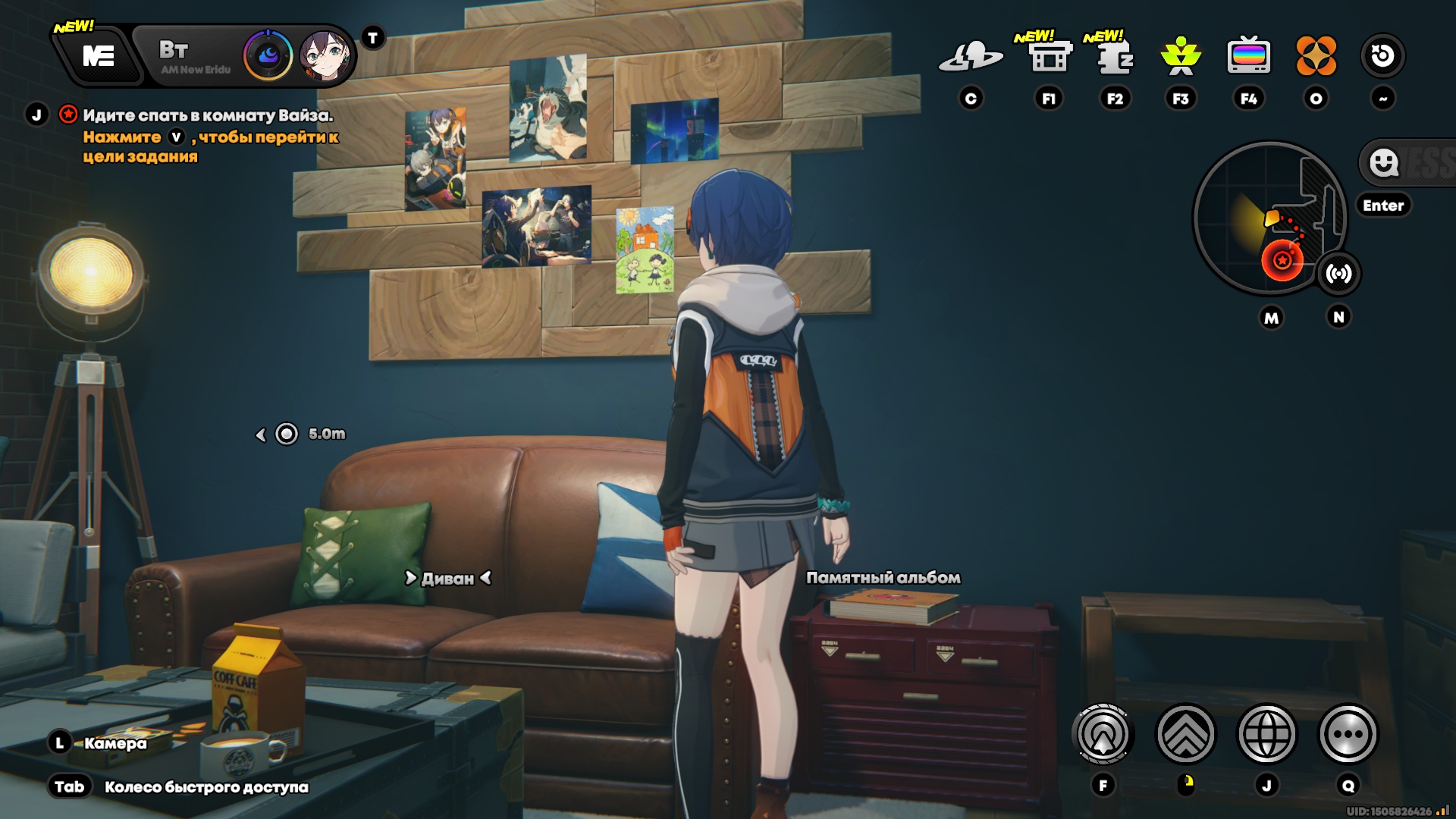1456x819 pixels.
Task: Interact with the Диван prompt
Action: point(448,579)
